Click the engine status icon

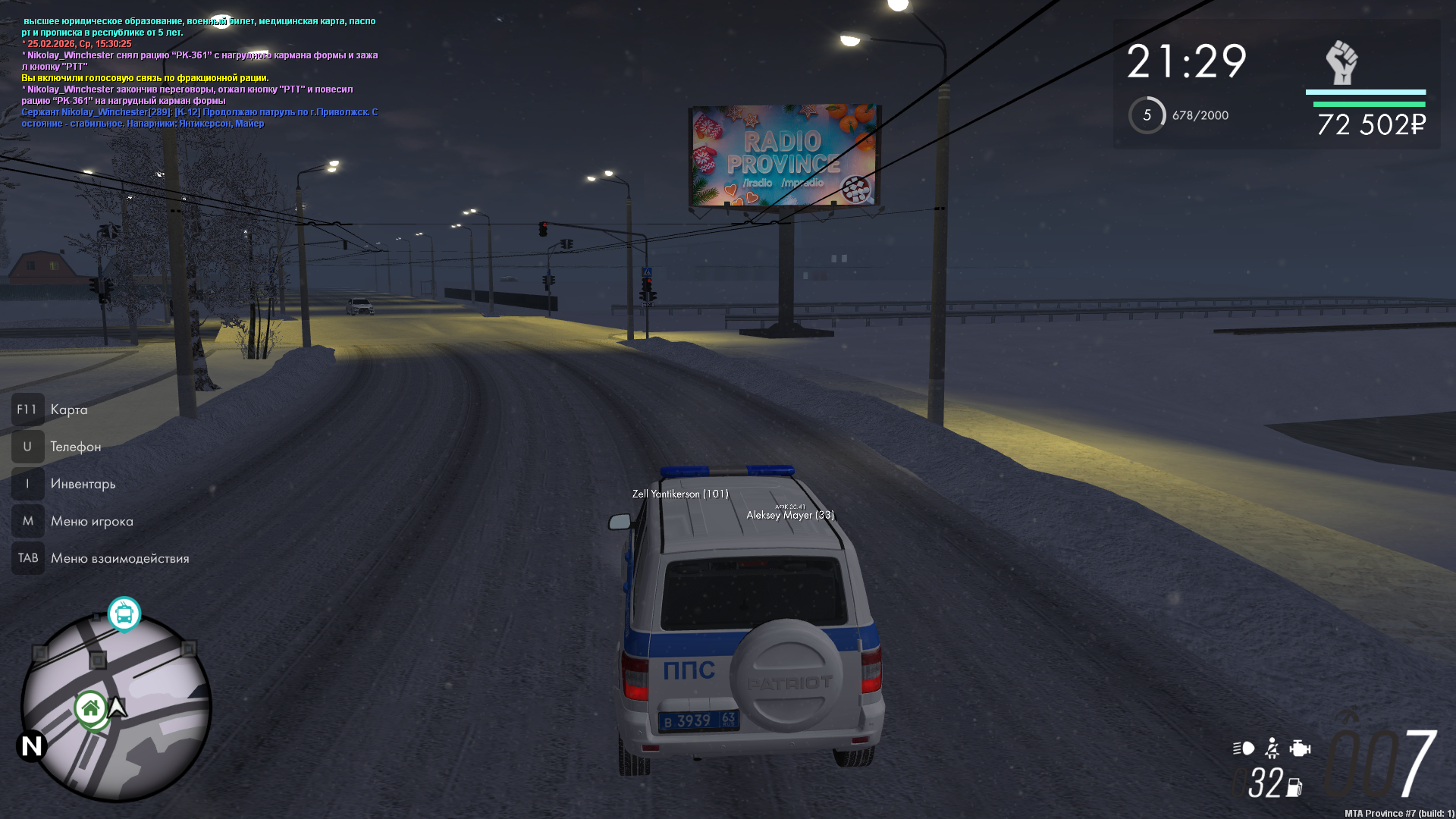(1300, 748)
